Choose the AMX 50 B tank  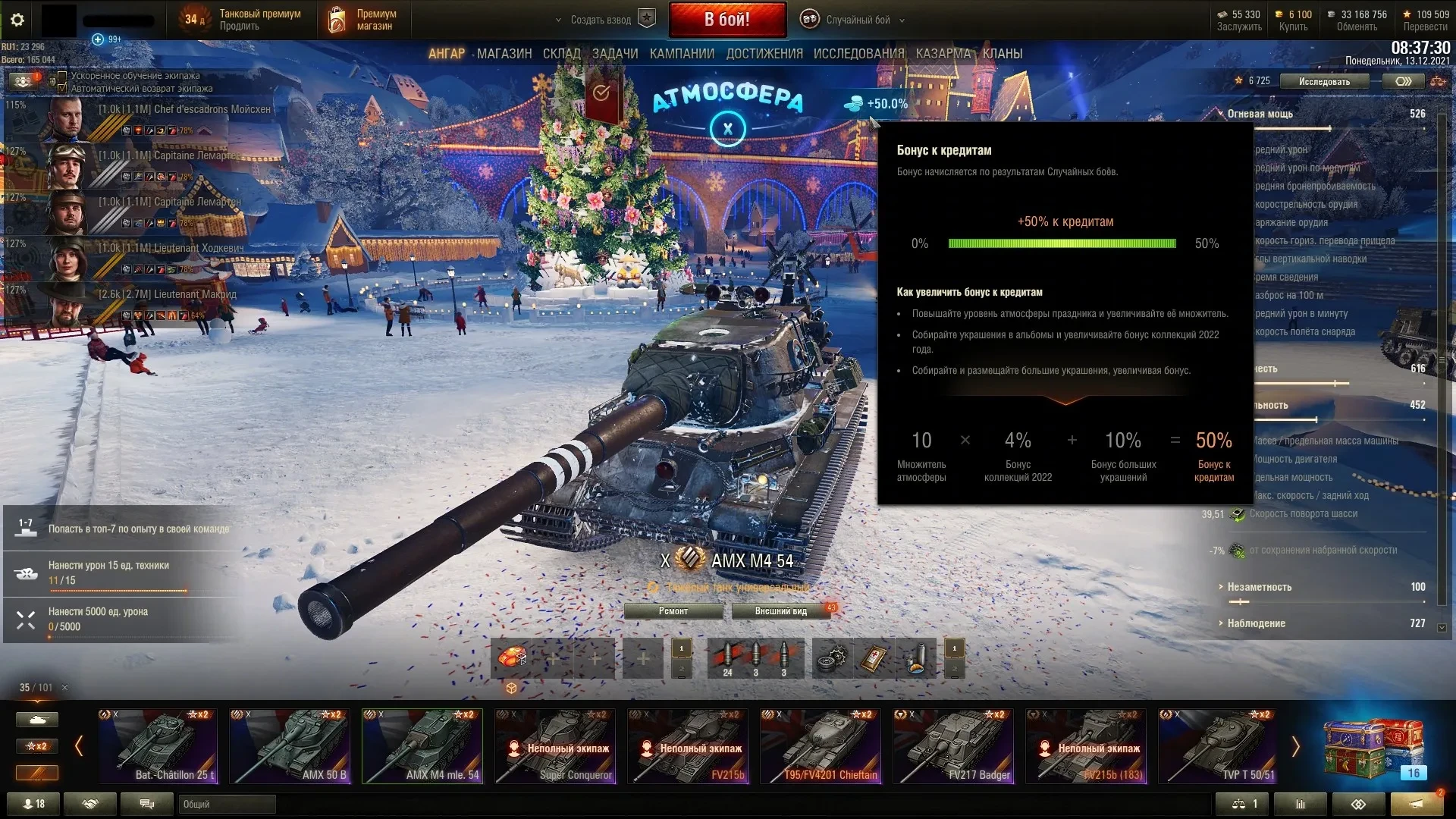(x=290, y=745)
